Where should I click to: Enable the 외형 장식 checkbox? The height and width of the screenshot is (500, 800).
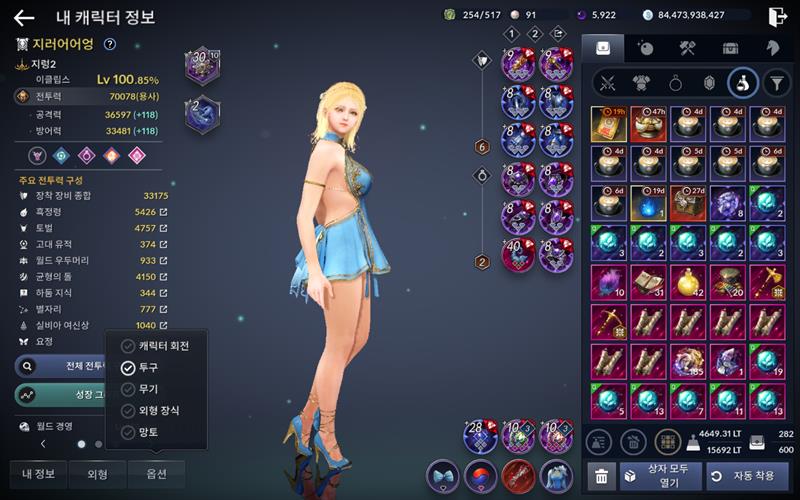click(x=128, y=411)
